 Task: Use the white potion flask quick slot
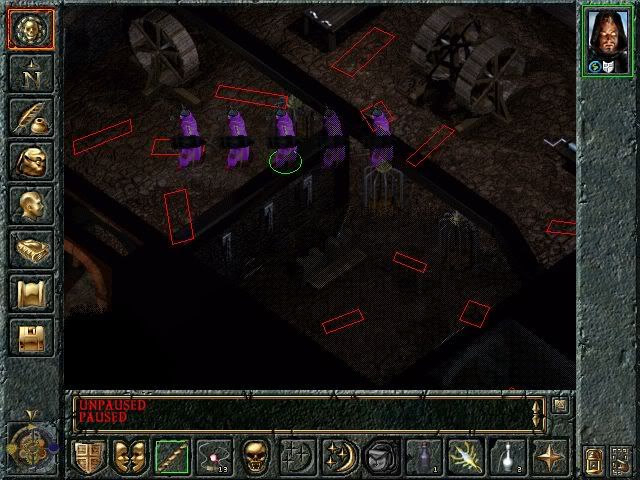click(507, 457)
